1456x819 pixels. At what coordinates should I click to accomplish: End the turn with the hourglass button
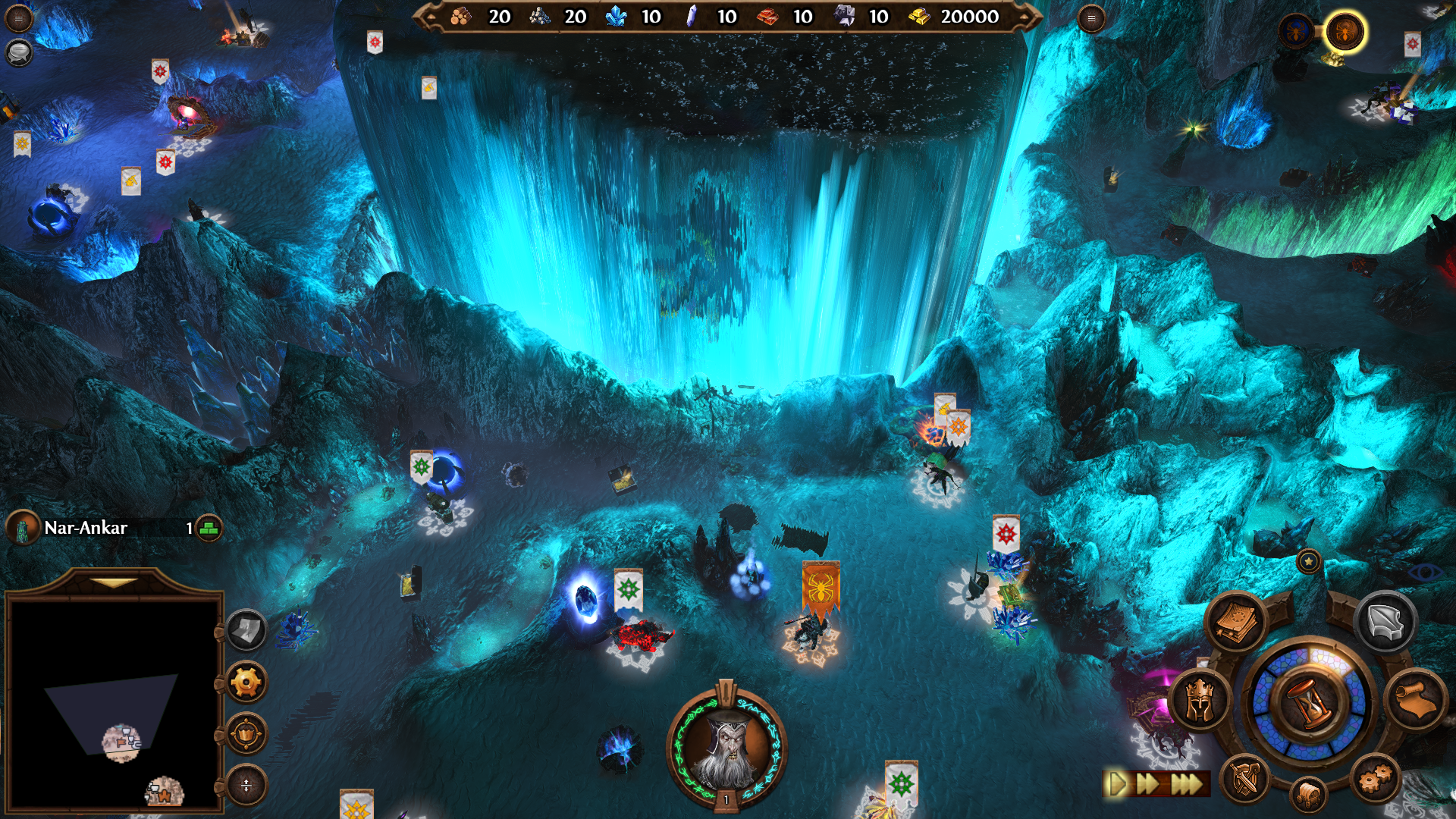coord(1310,702)
